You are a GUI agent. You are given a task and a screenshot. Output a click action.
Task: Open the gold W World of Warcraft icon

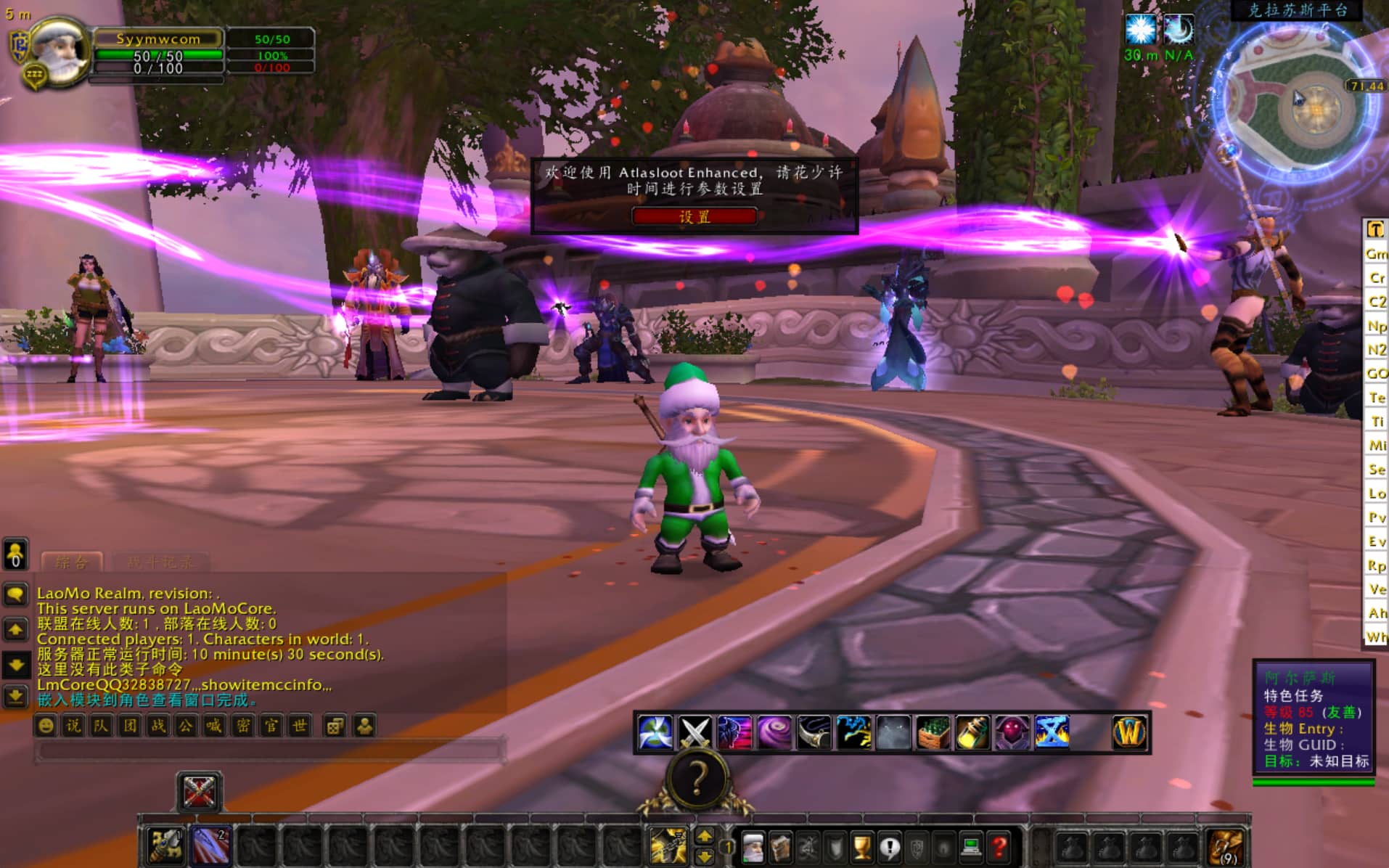point(1129,732)
